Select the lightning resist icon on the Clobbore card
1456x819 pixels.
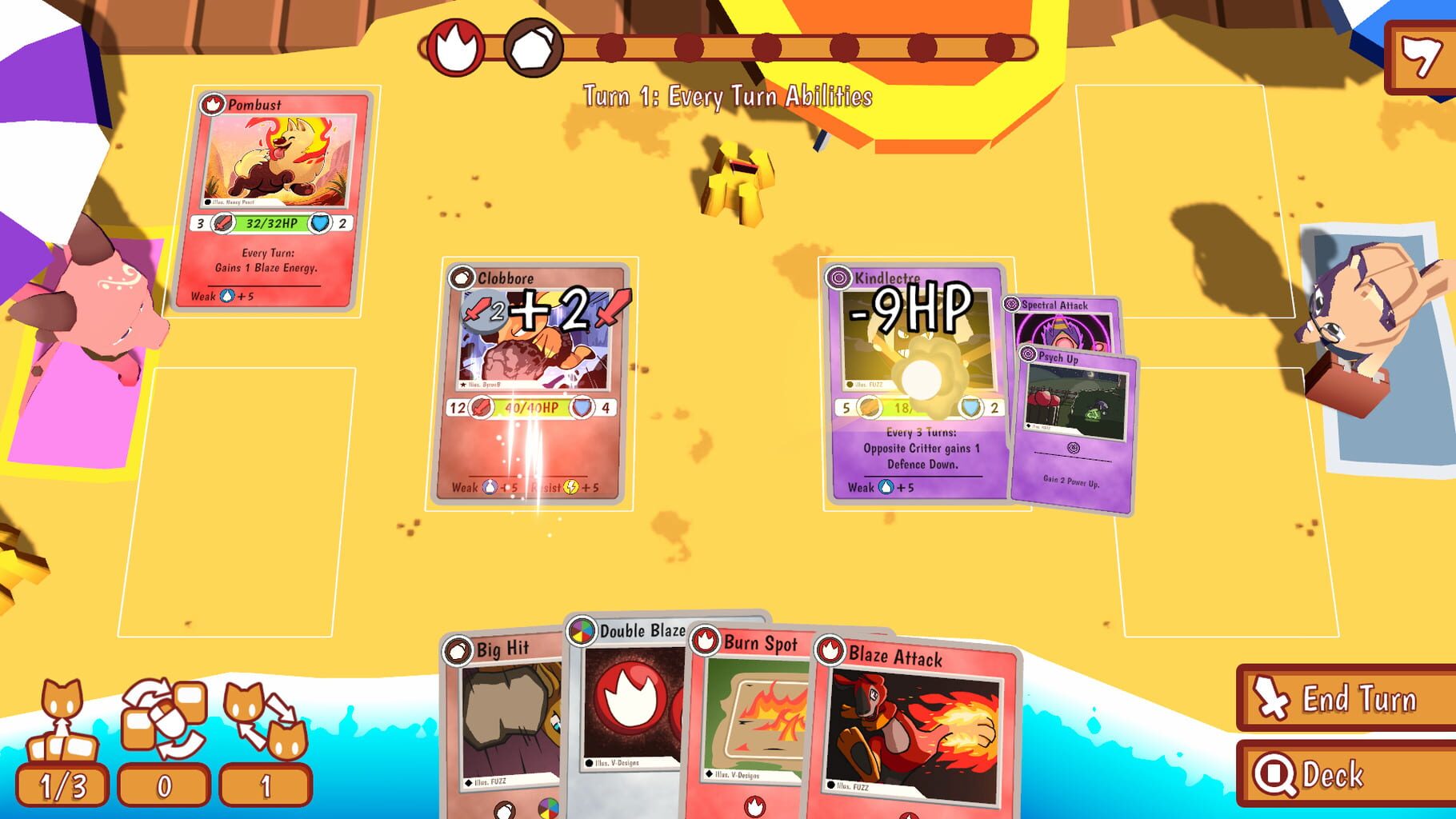[x=570, y=486]
